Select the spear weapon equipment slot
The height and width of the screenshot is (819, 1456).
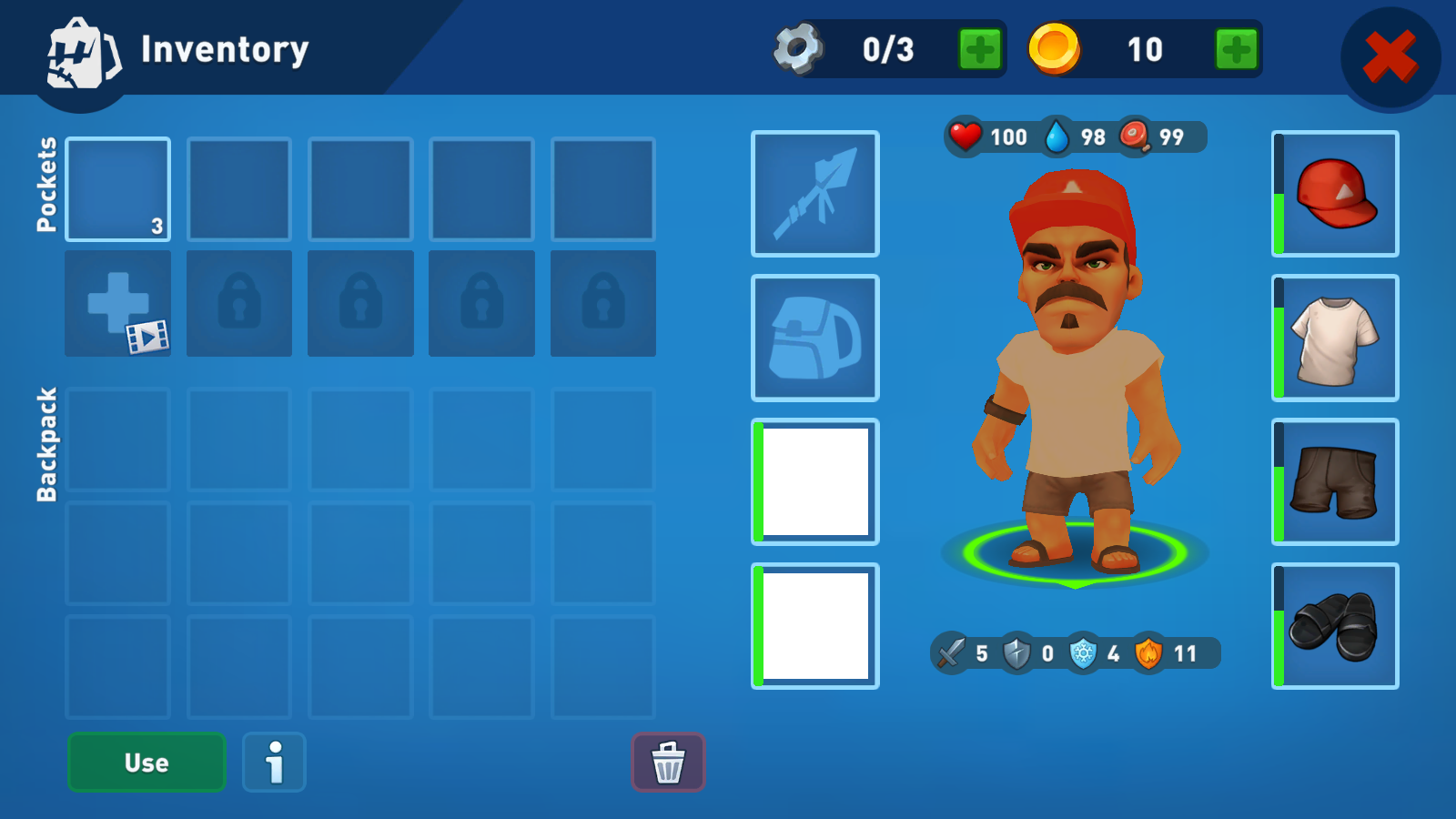[814, 194]
